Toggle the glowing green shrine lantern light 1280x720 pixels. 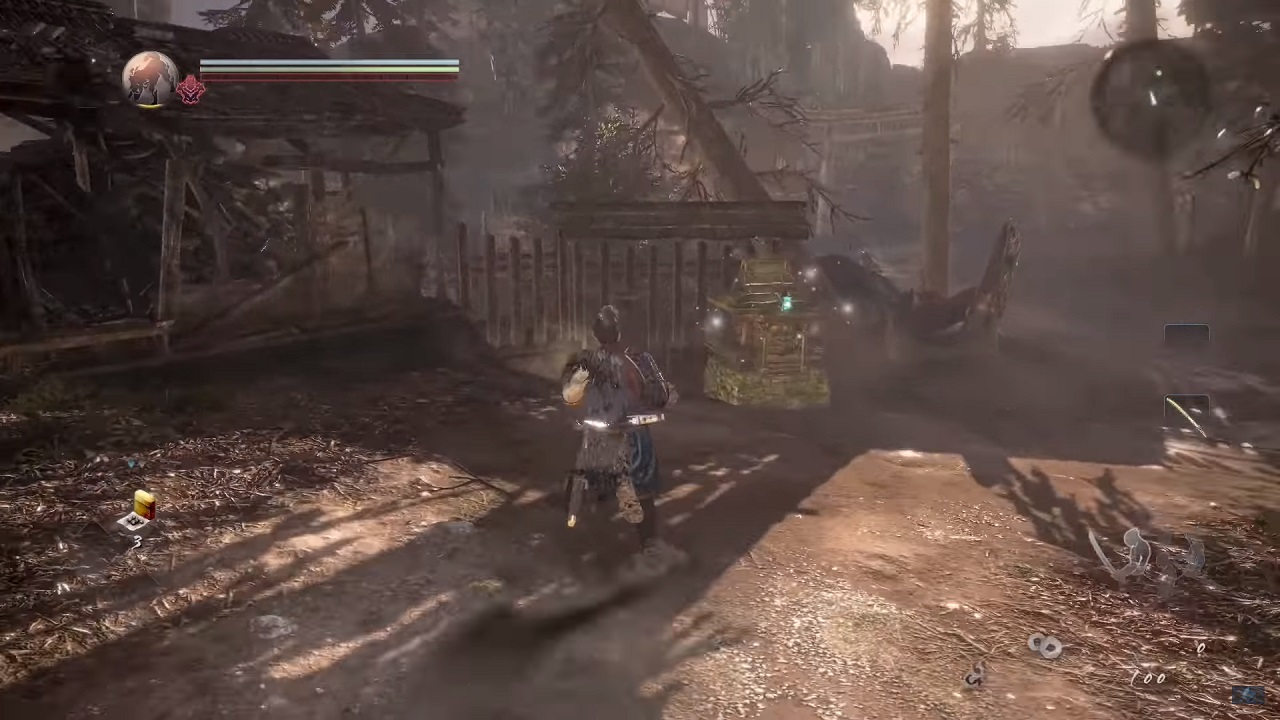(786, 301)
